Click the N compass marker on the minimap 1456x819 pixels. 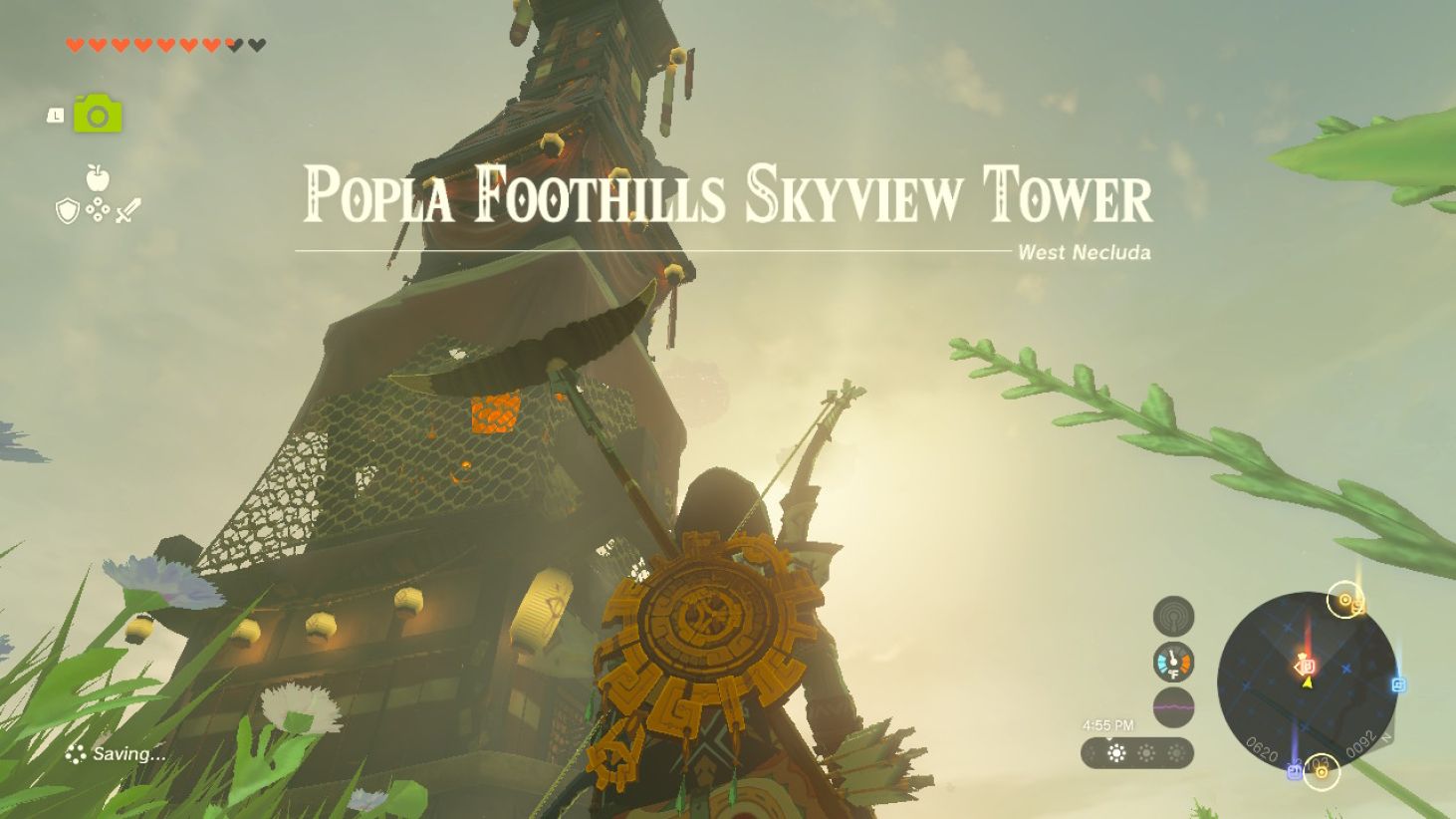pos(1385,739)
